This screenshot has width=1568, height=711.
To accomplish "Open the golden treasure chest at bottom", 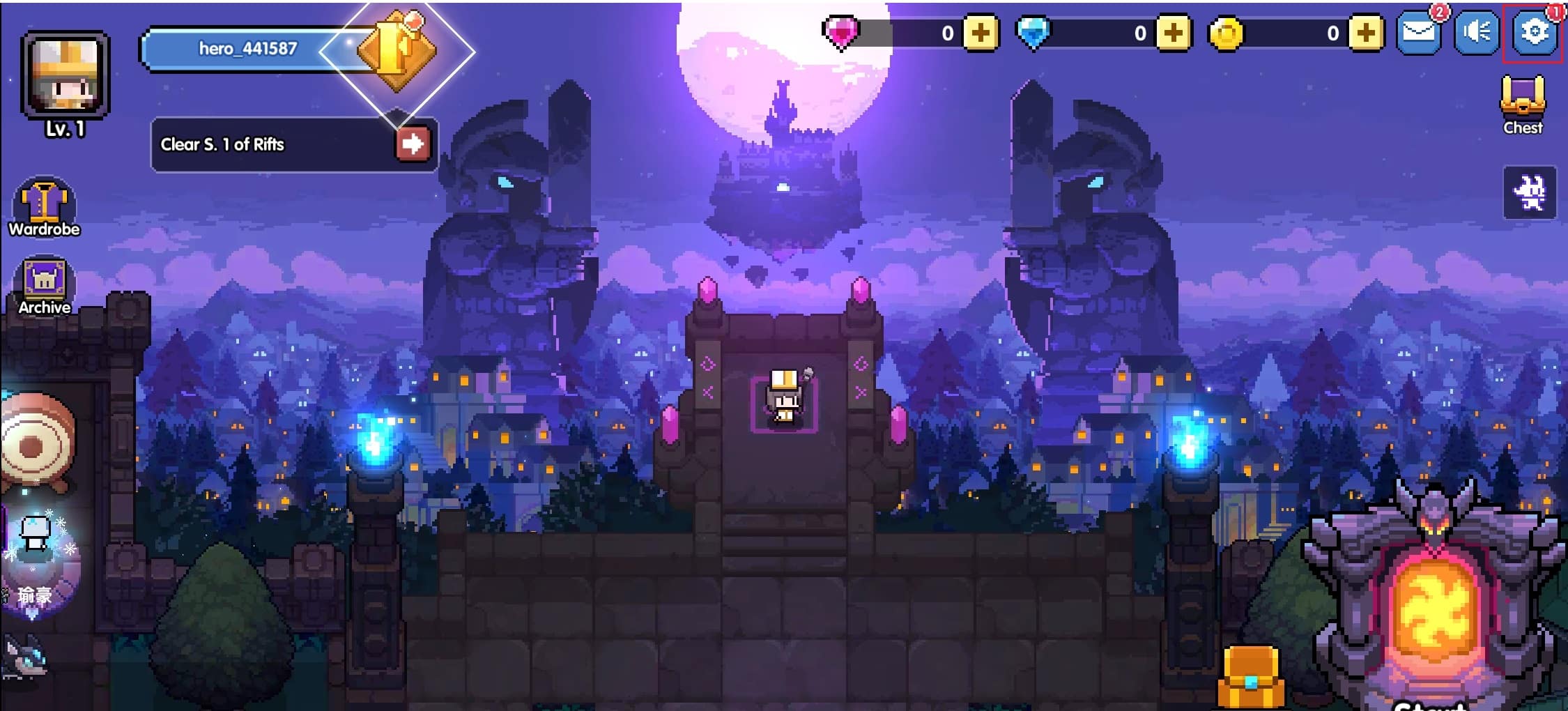I will pyautogui.click(x=1251, y=676).
